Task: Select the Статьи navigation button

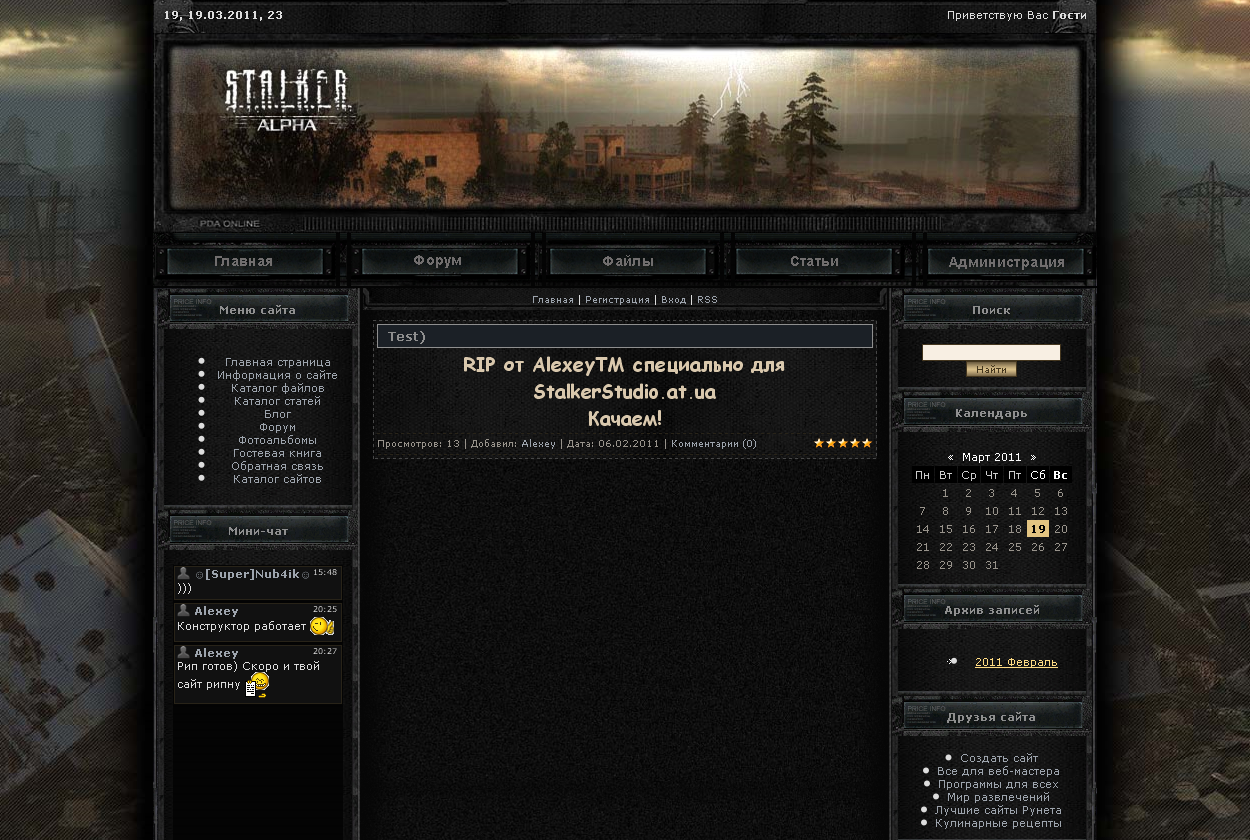Action: 814,262
